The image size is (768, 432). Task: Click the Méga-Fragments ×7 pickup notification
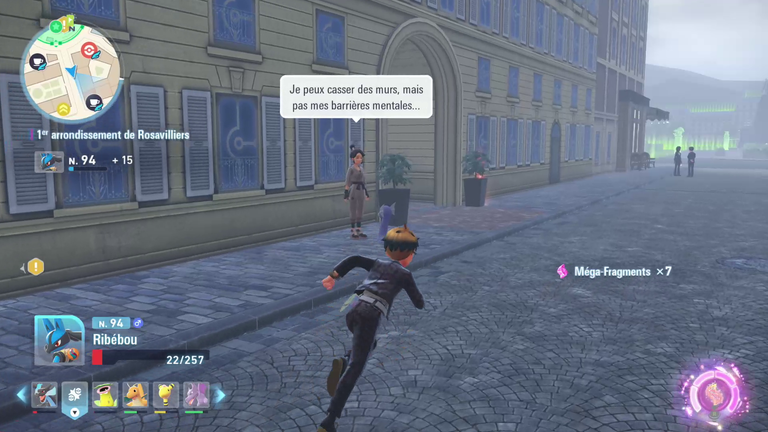click(x=612, y=271)
